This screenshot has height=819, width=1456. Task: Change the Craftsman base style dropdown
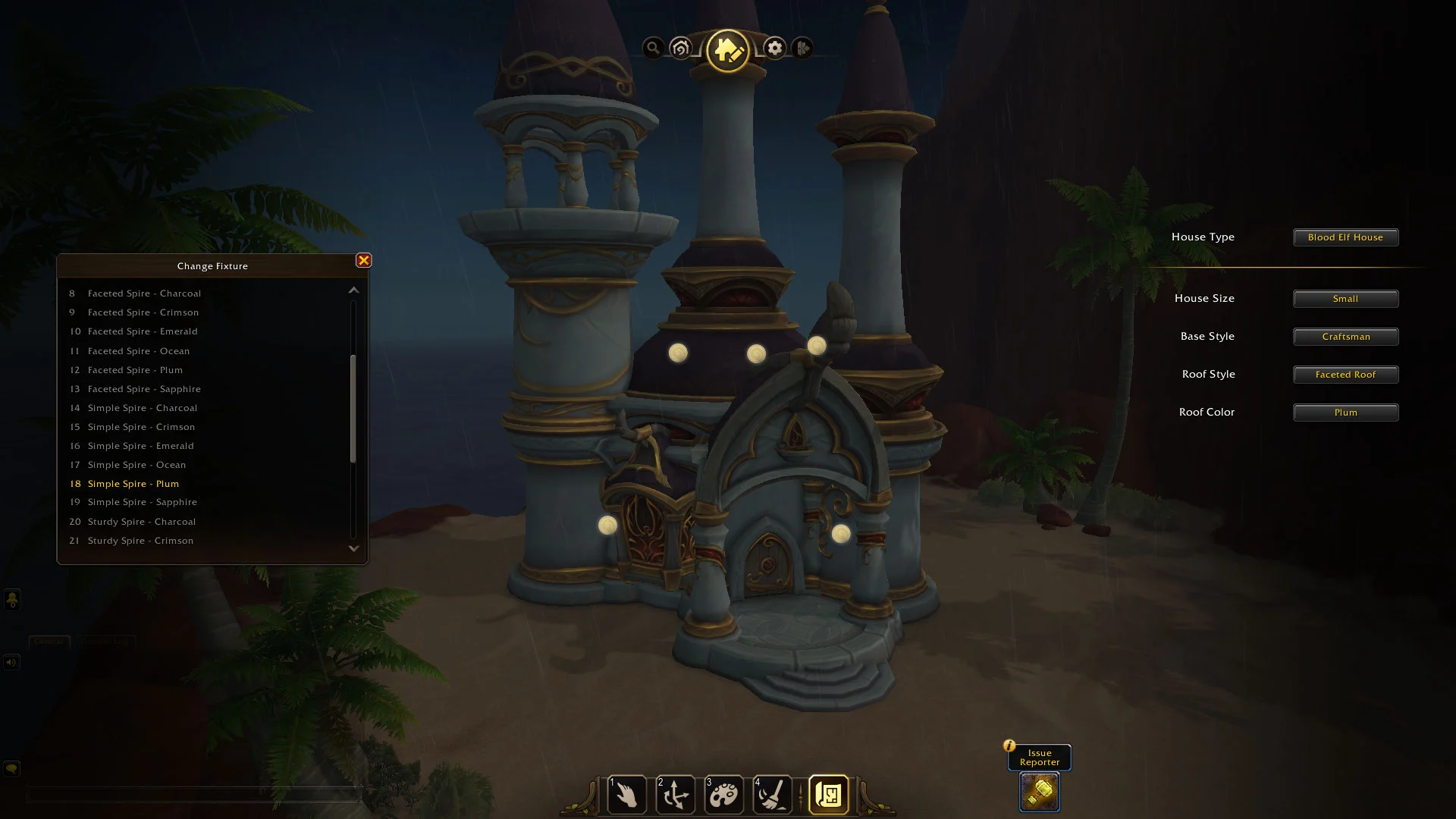(1345, 337)
